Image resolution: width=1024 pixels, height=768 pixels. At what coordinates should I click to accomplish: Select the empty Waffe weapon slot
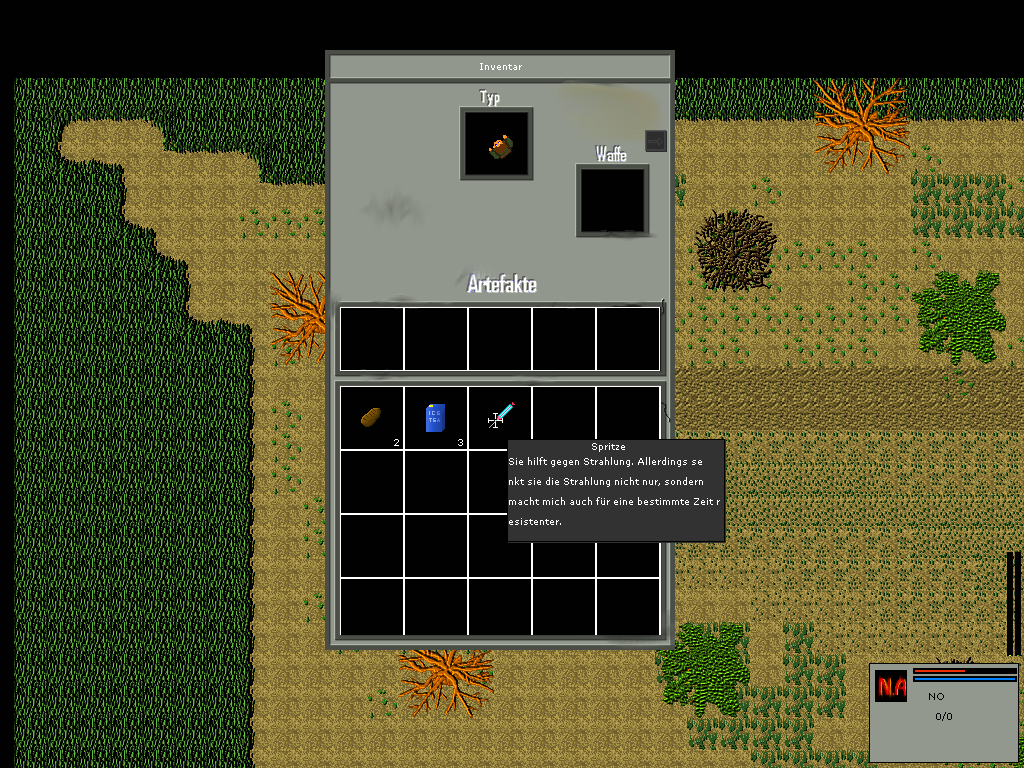tap(612, 201)
